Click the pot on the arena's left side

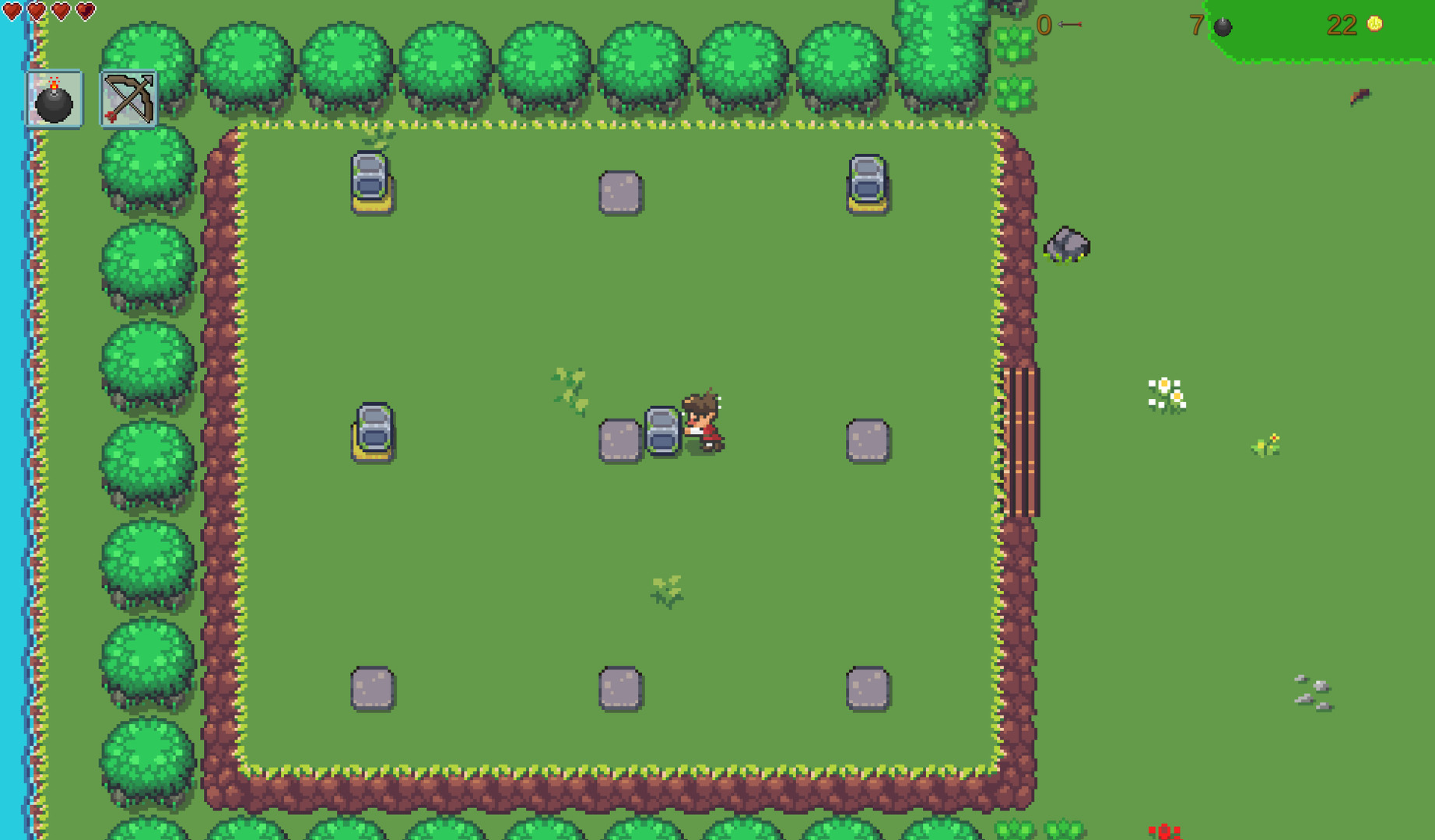pos(373,429)
